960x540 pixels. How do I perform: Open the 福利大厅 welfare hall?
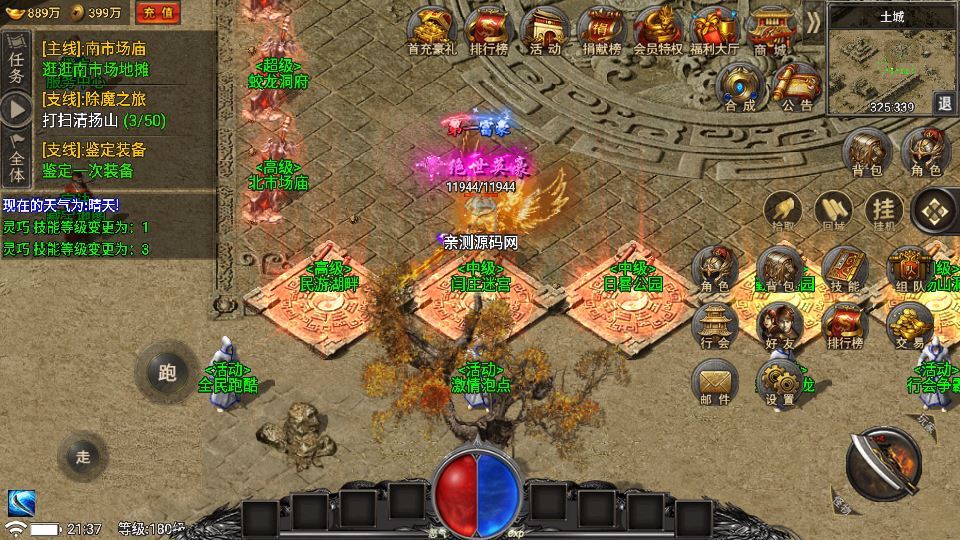coord(714,29)
